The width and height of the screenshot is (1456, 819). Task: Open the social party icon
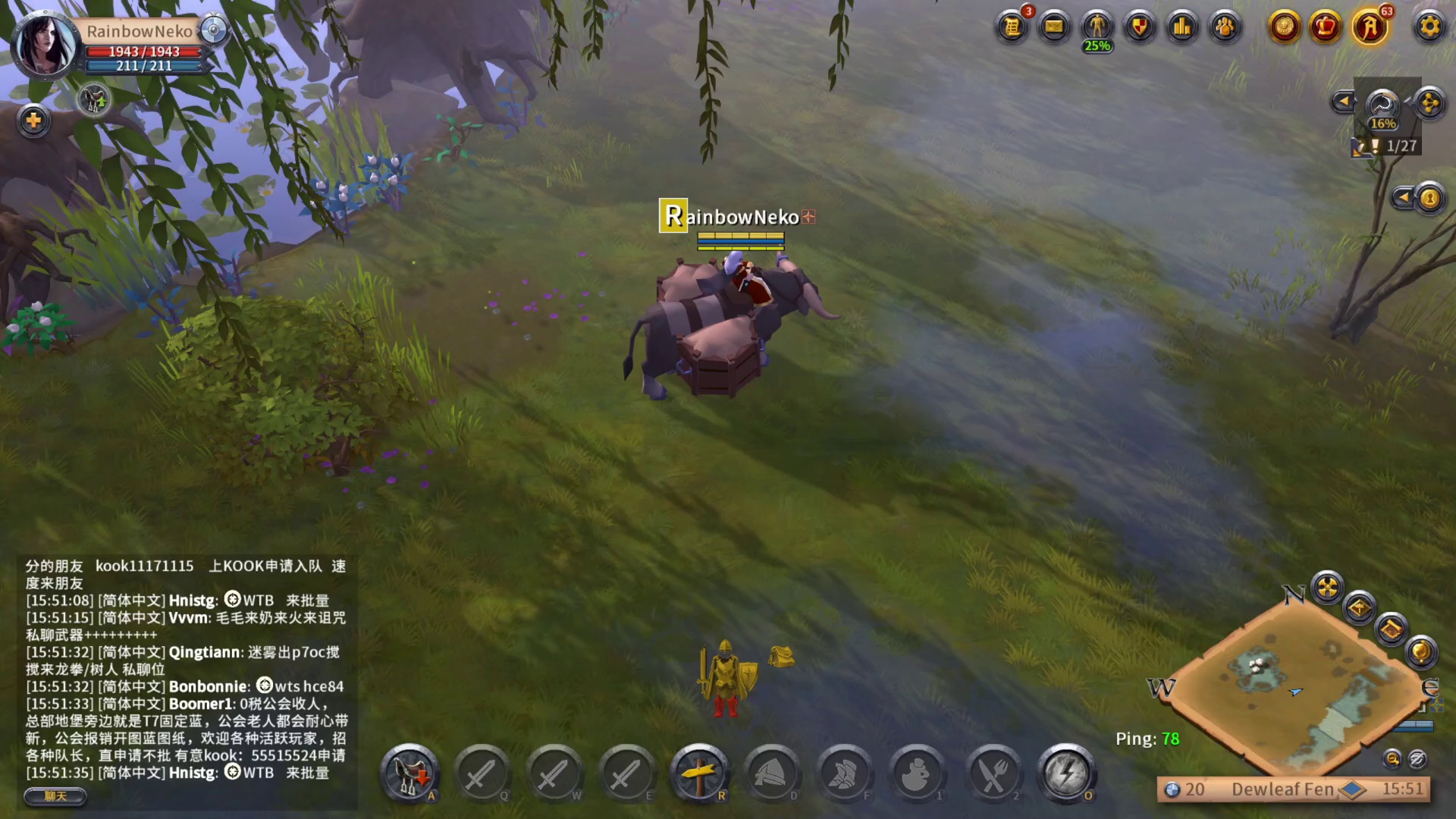click(x=1224, y=27)
